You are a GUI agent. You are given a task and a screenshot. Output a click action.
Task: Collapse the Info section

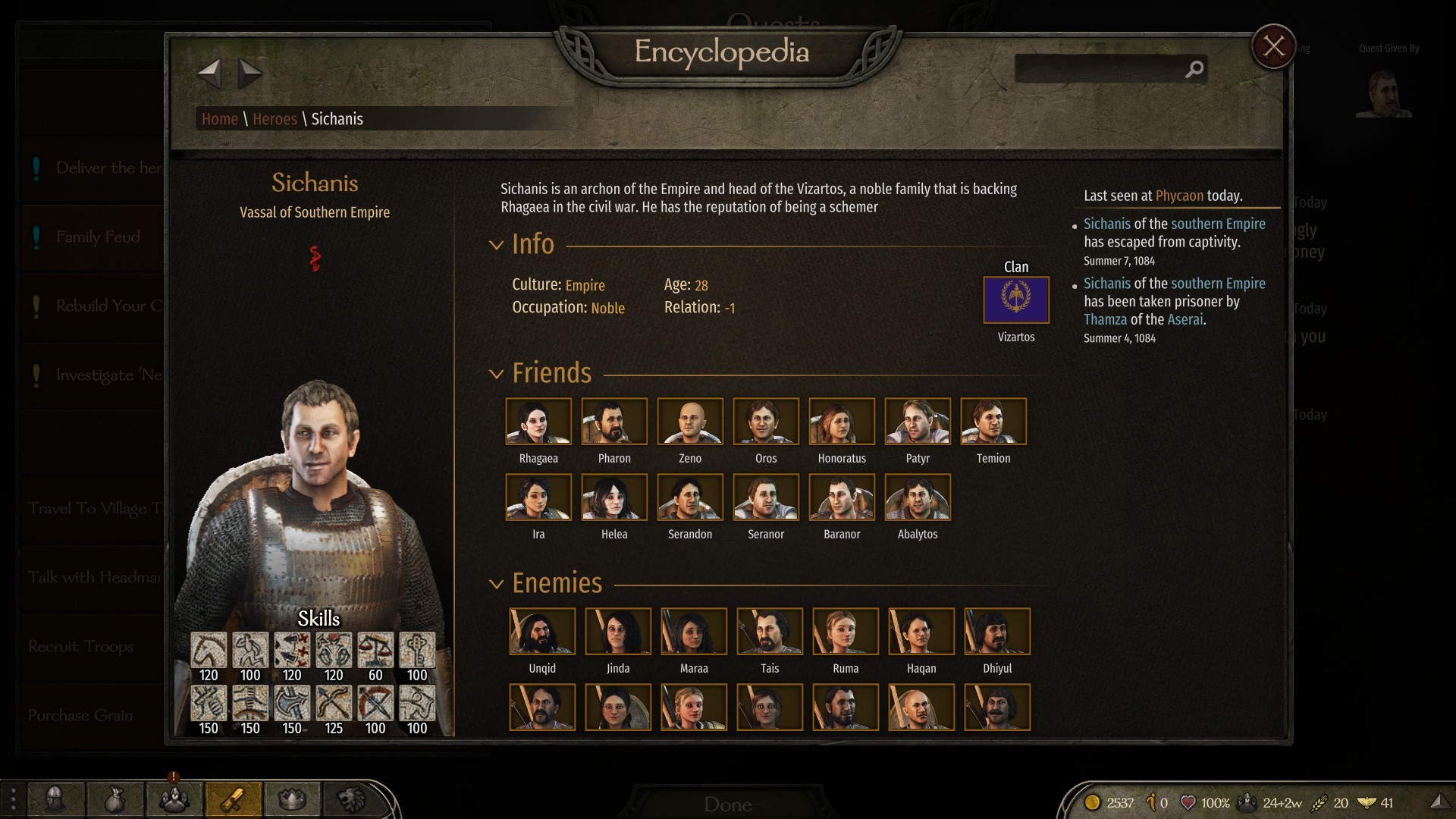pos(496,245)
